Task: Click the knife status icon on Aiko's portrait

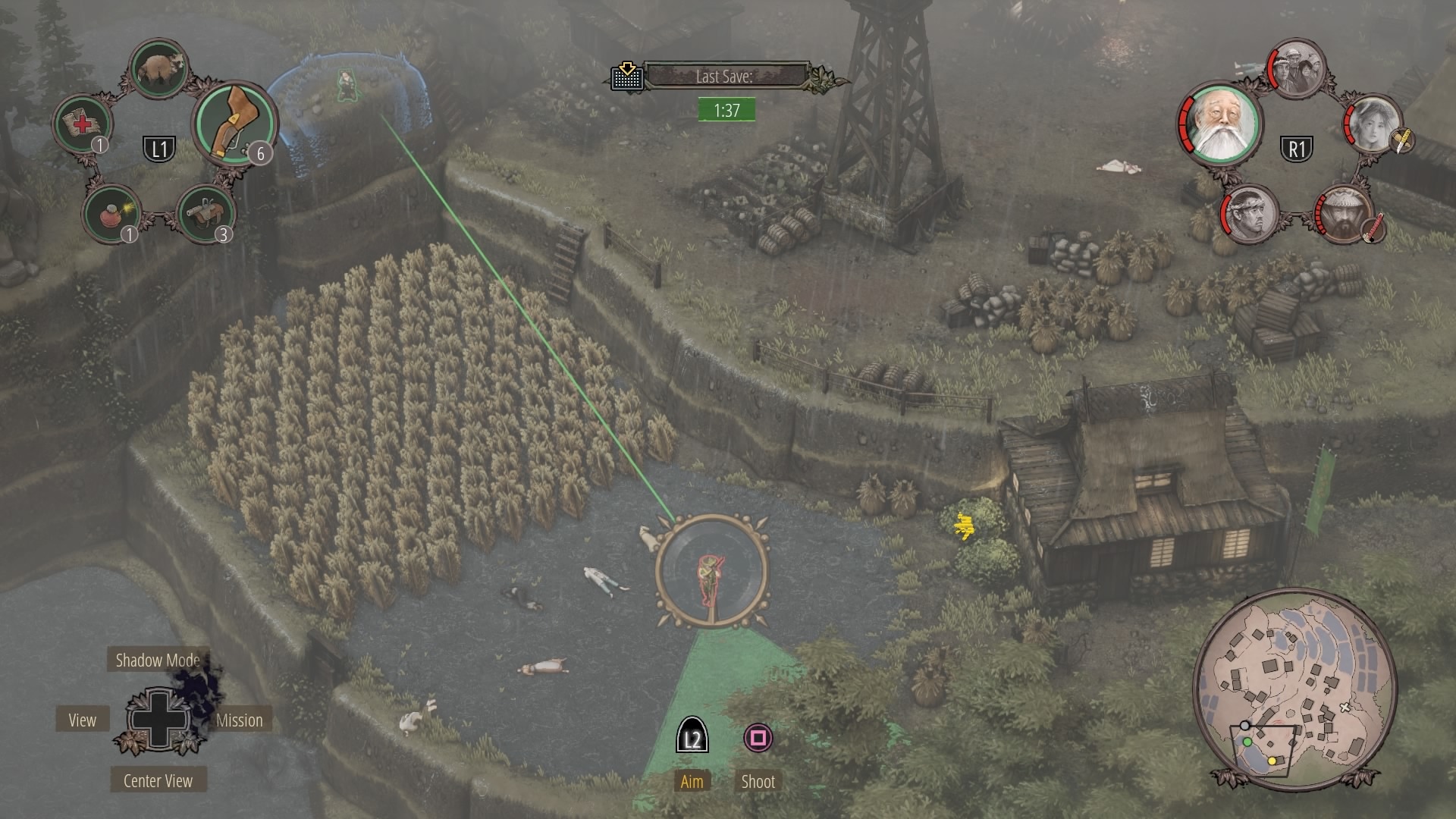Action: click(x=1401, y=141)
